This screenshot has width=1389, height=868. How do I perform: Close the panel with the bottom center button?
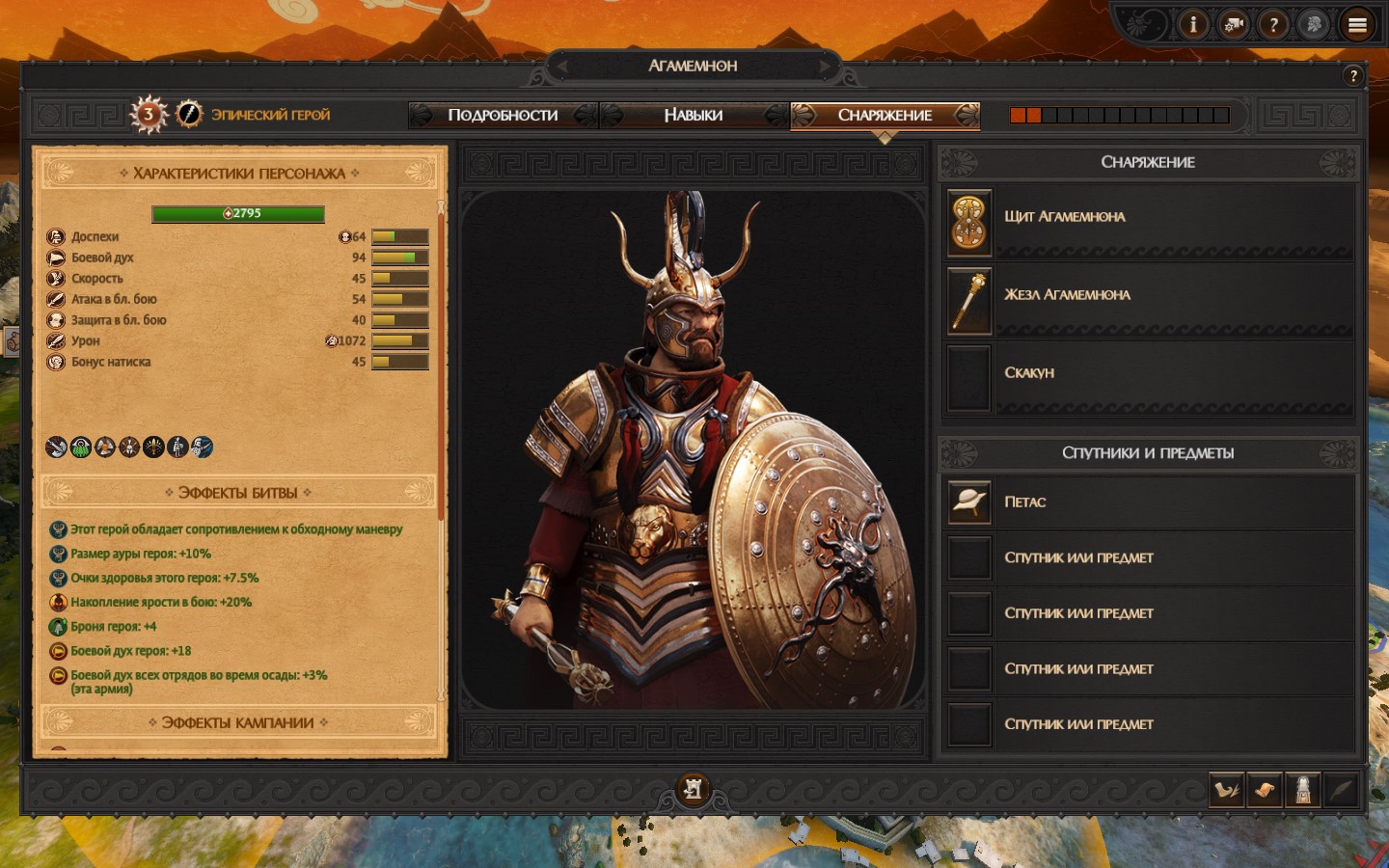point(693,789)
